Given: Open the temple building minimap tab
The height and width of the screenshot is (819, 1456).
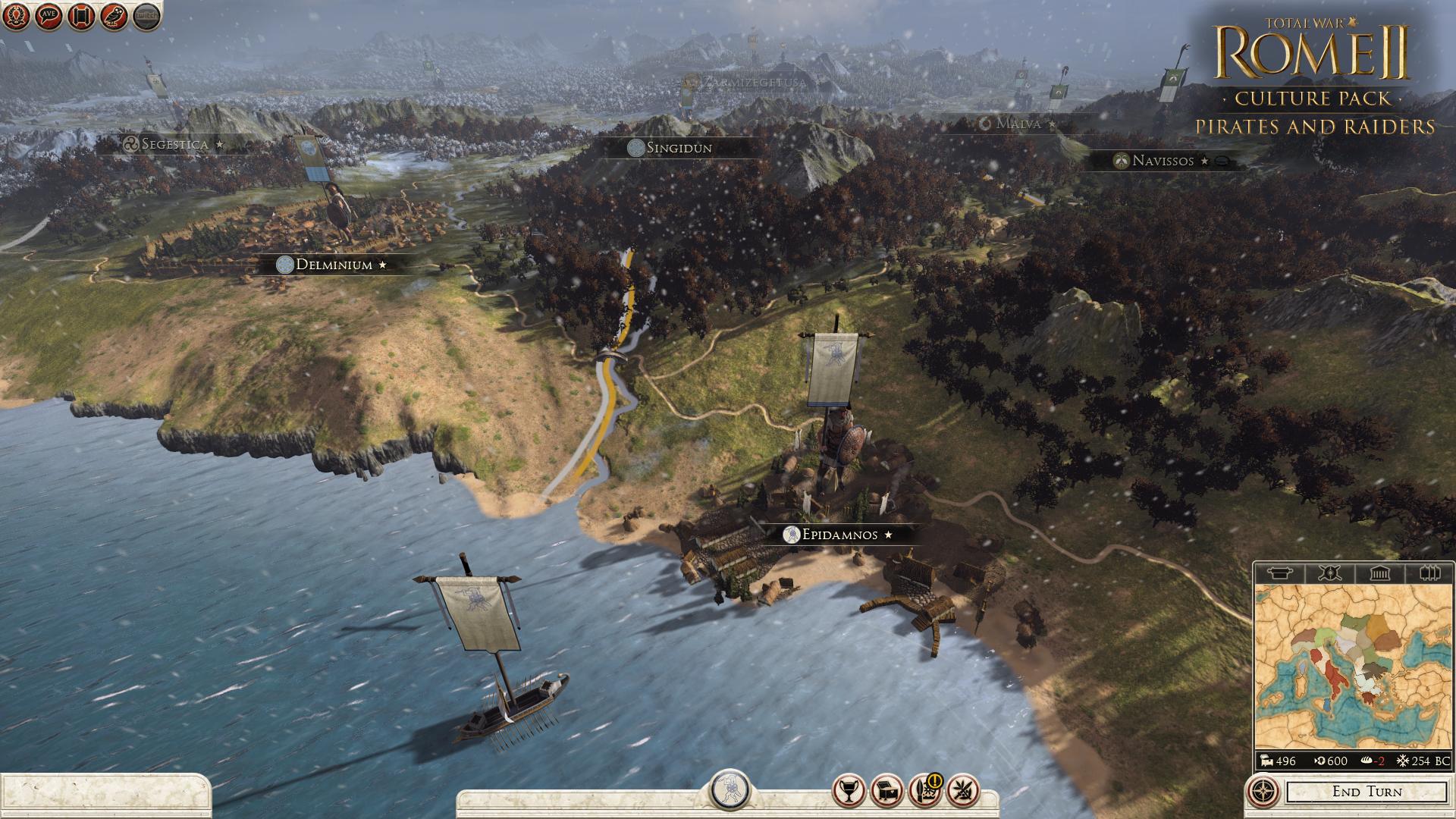Looking at the screenshot, I should 1379,573.
